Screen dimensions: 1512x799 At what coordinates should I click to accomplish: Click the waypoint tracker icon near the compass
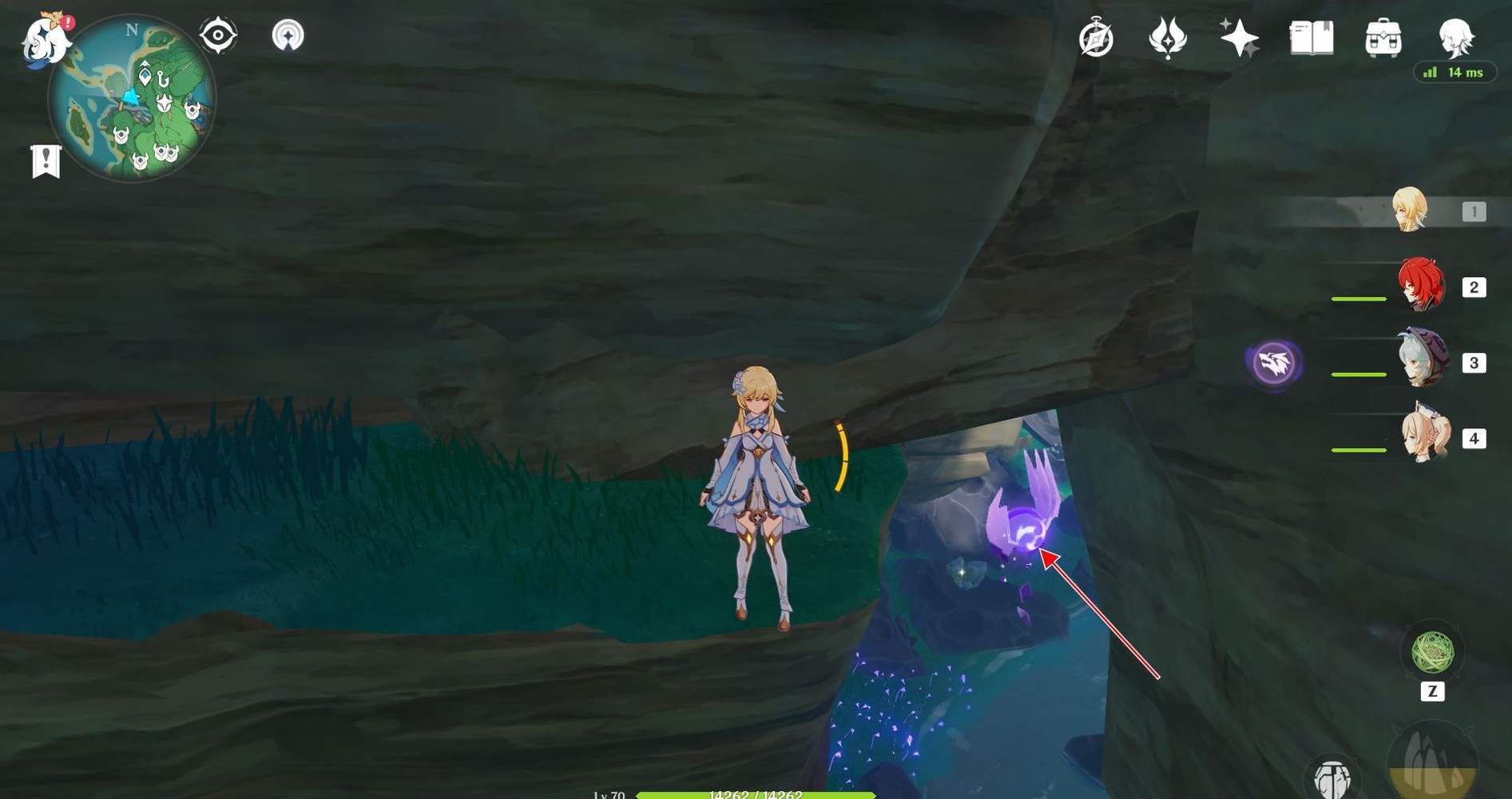click(x=288, y=34)
